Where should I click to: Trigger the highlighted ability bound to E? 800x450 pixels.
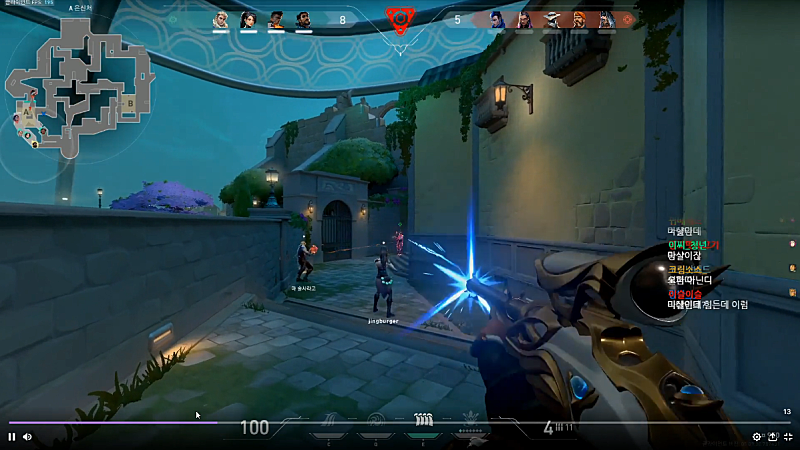pyautogui.click(x=422, y=420)
